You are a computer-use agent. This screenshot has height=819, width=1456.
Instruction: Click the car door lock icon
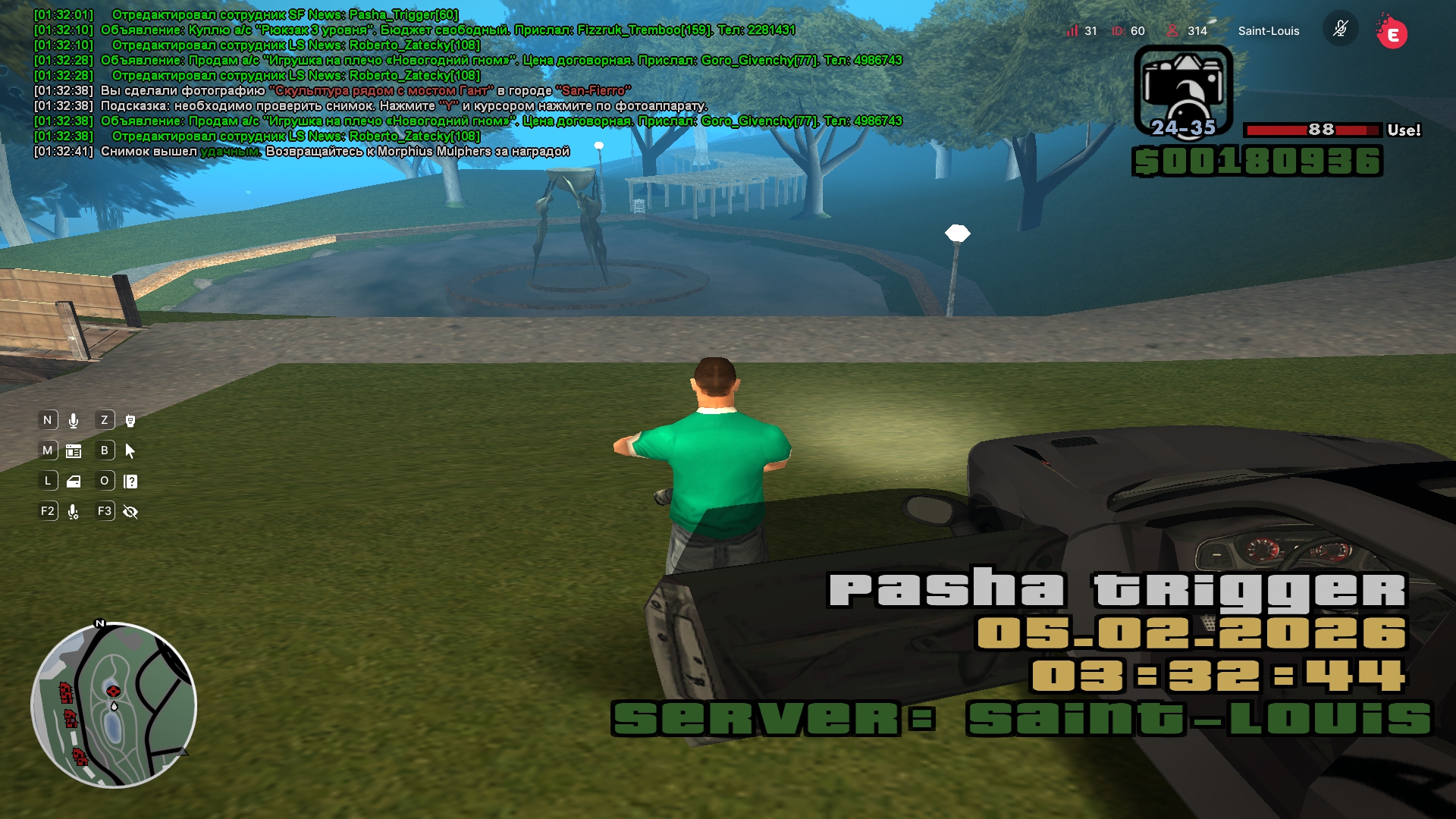click(x=74, y=482)
